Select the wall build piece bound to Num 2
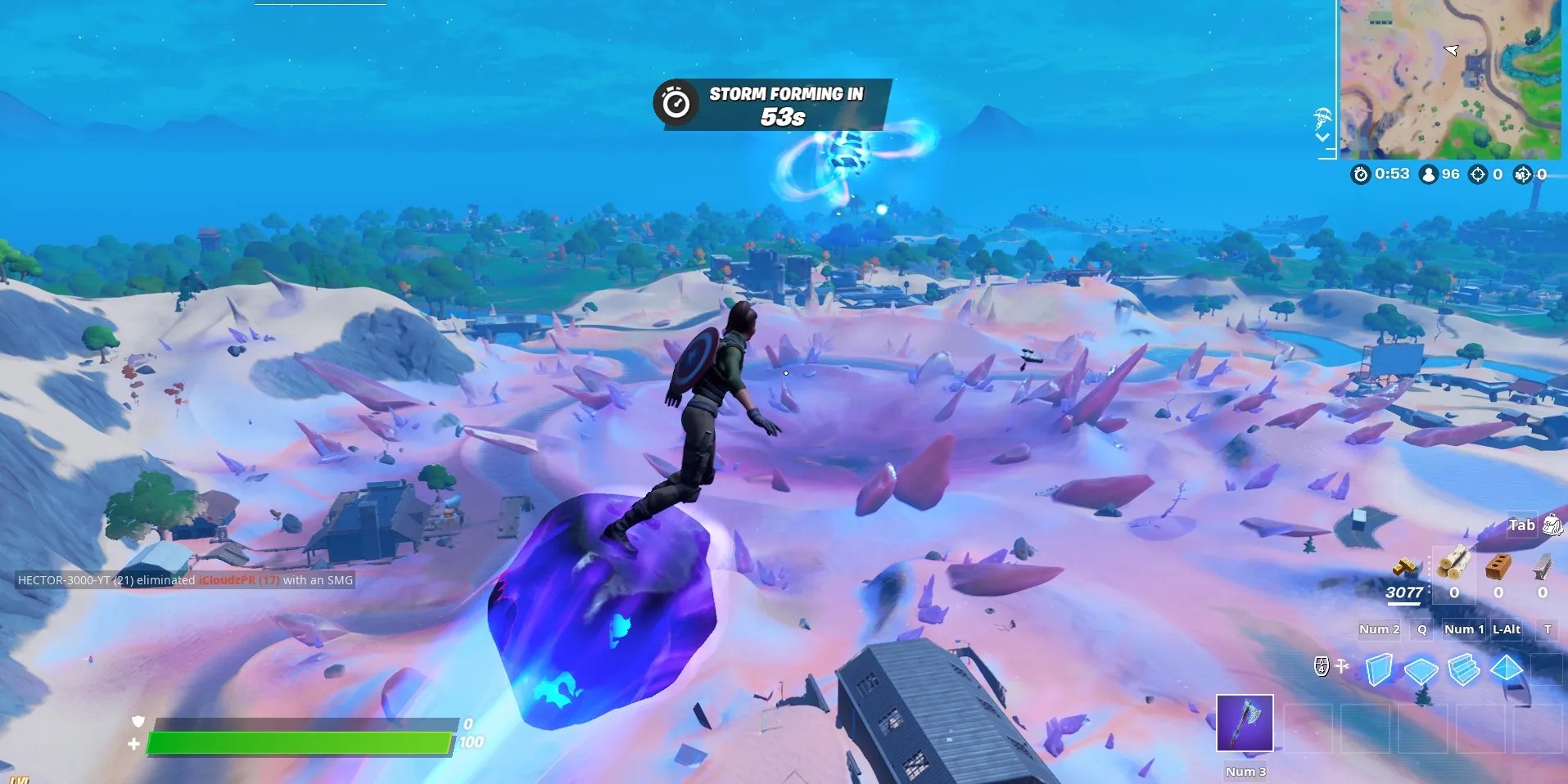The image size is (1568, 784). click(x=1380, y=669)
